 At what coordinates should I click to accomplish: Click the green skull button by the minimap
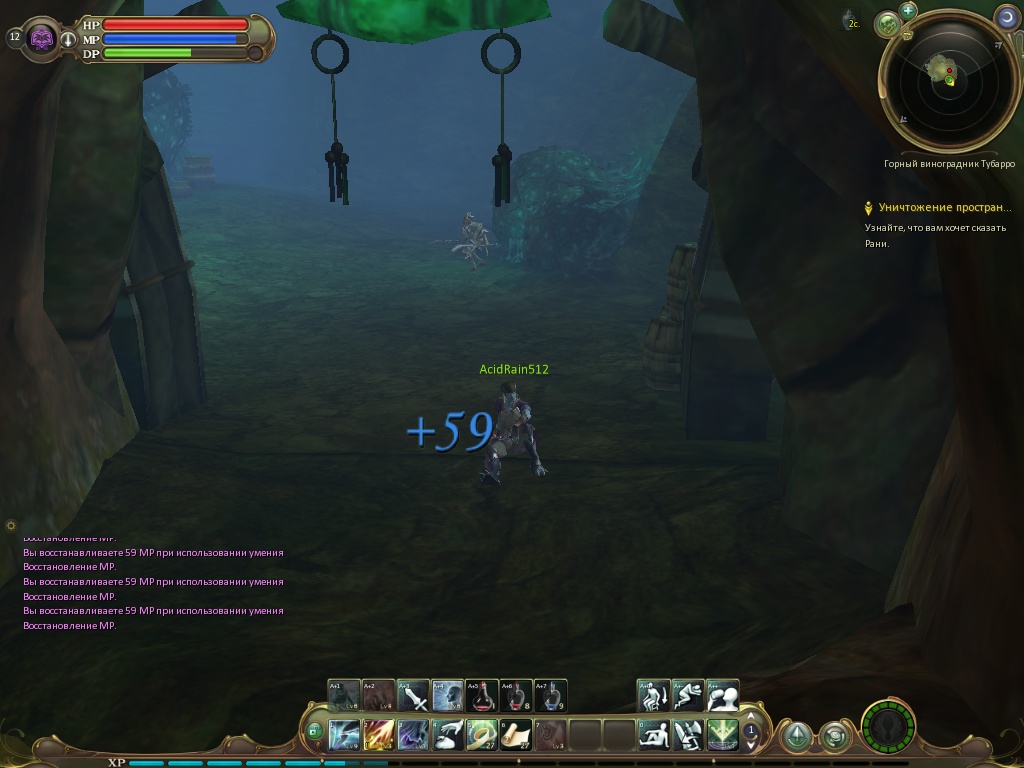[x=887, y=24]
